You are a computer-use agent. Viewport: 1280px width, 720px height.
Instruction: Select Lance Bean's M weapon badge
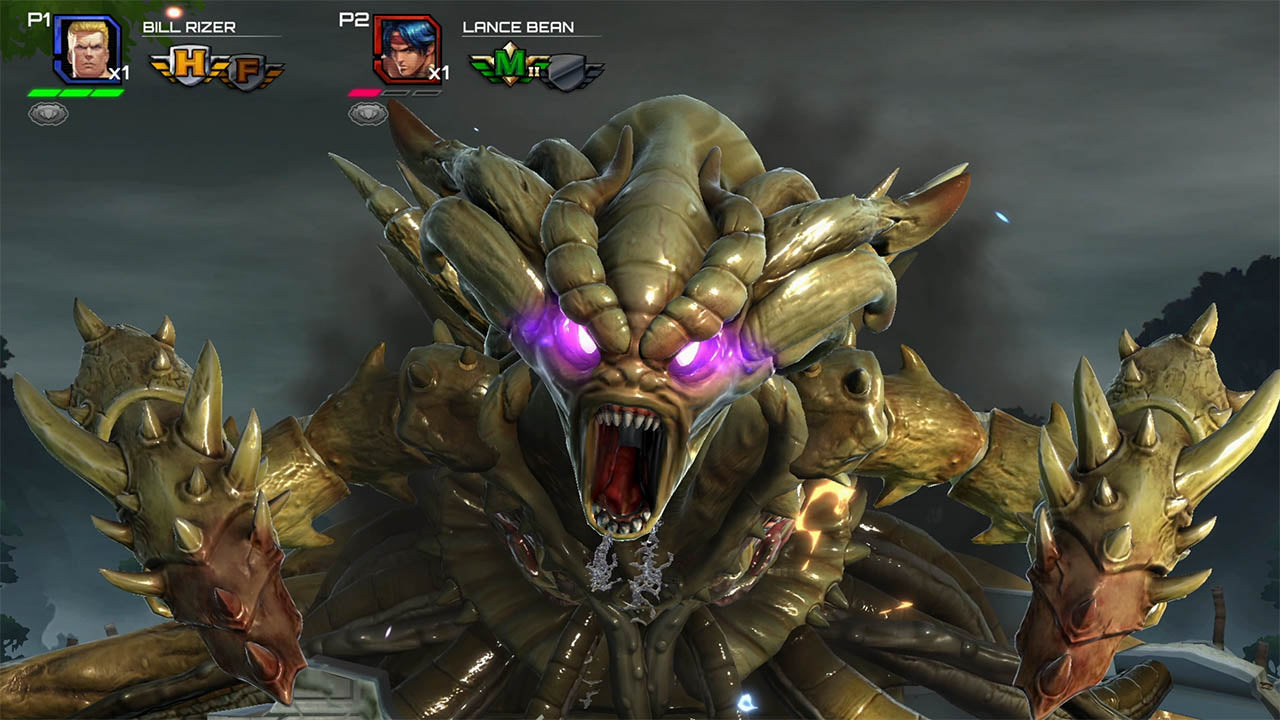(508, 64)
